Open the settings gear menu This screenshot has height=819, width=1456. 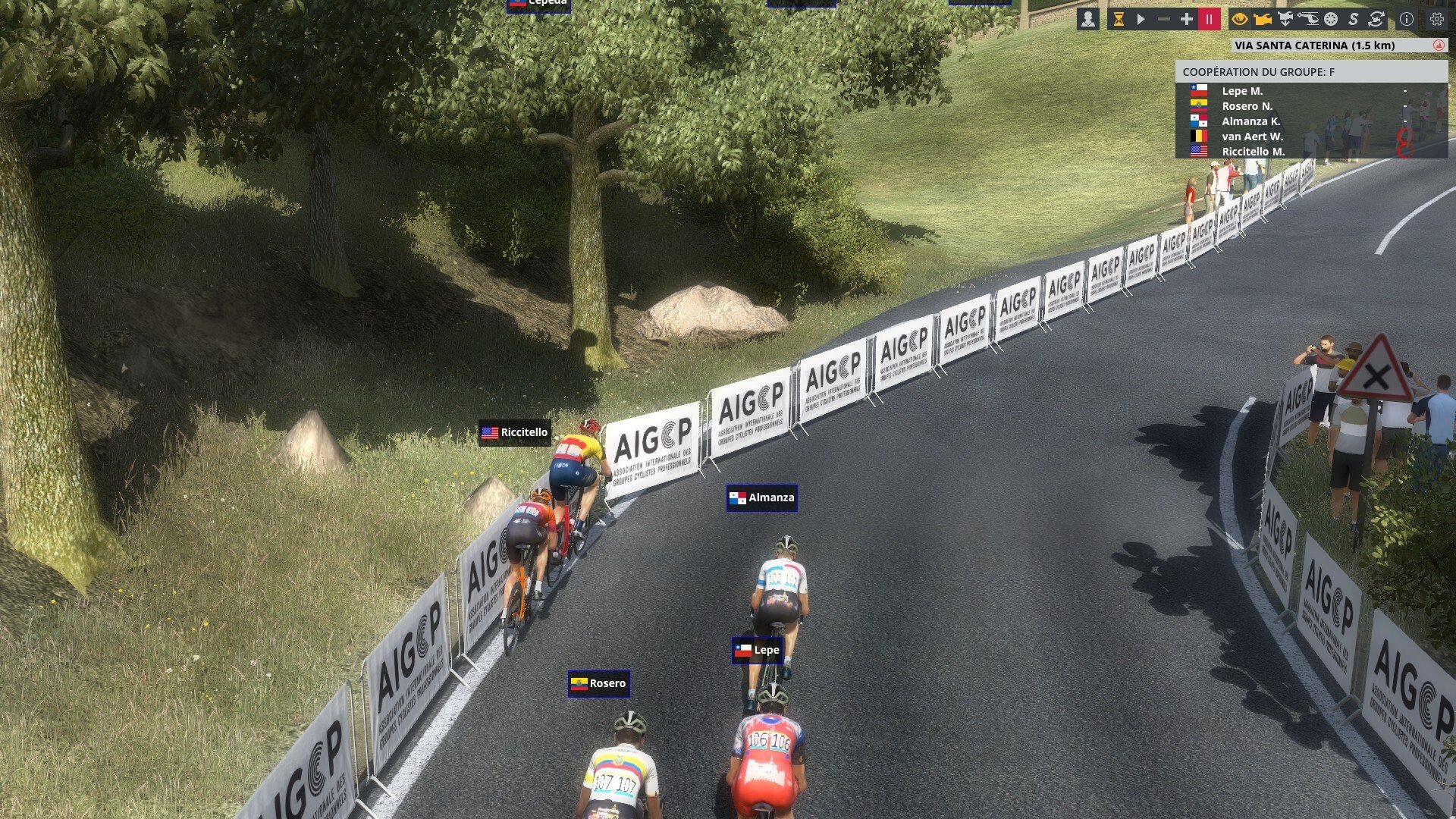[x=1436, y=19]
